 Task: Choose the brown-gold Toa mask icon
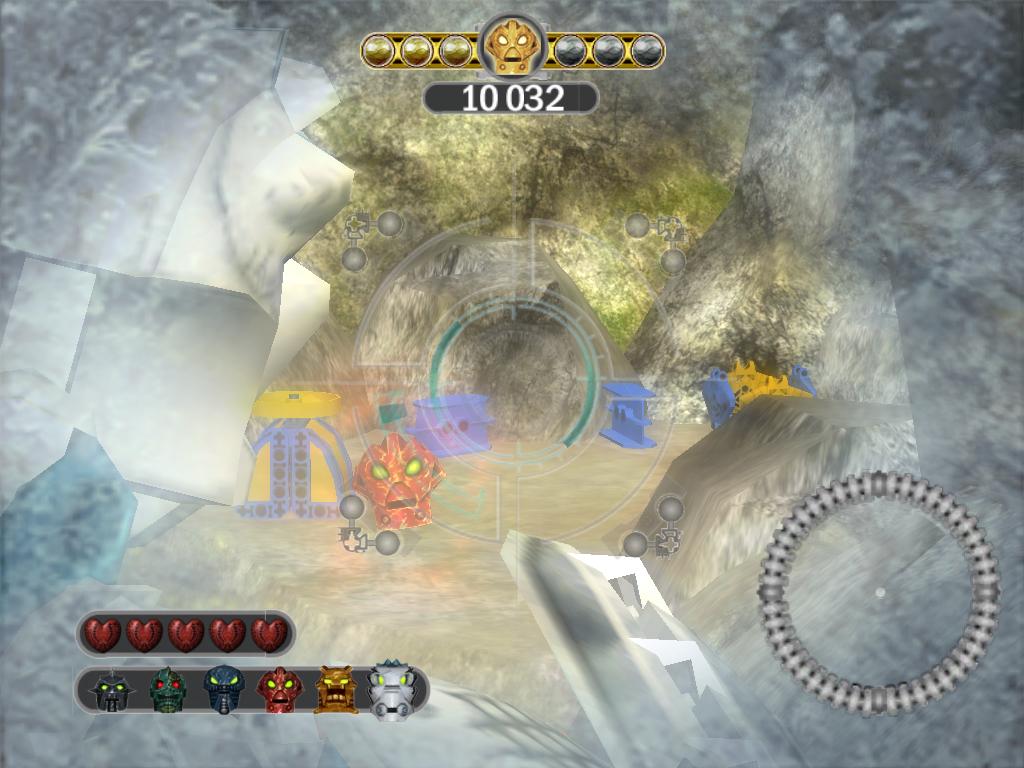coord(335,690)
